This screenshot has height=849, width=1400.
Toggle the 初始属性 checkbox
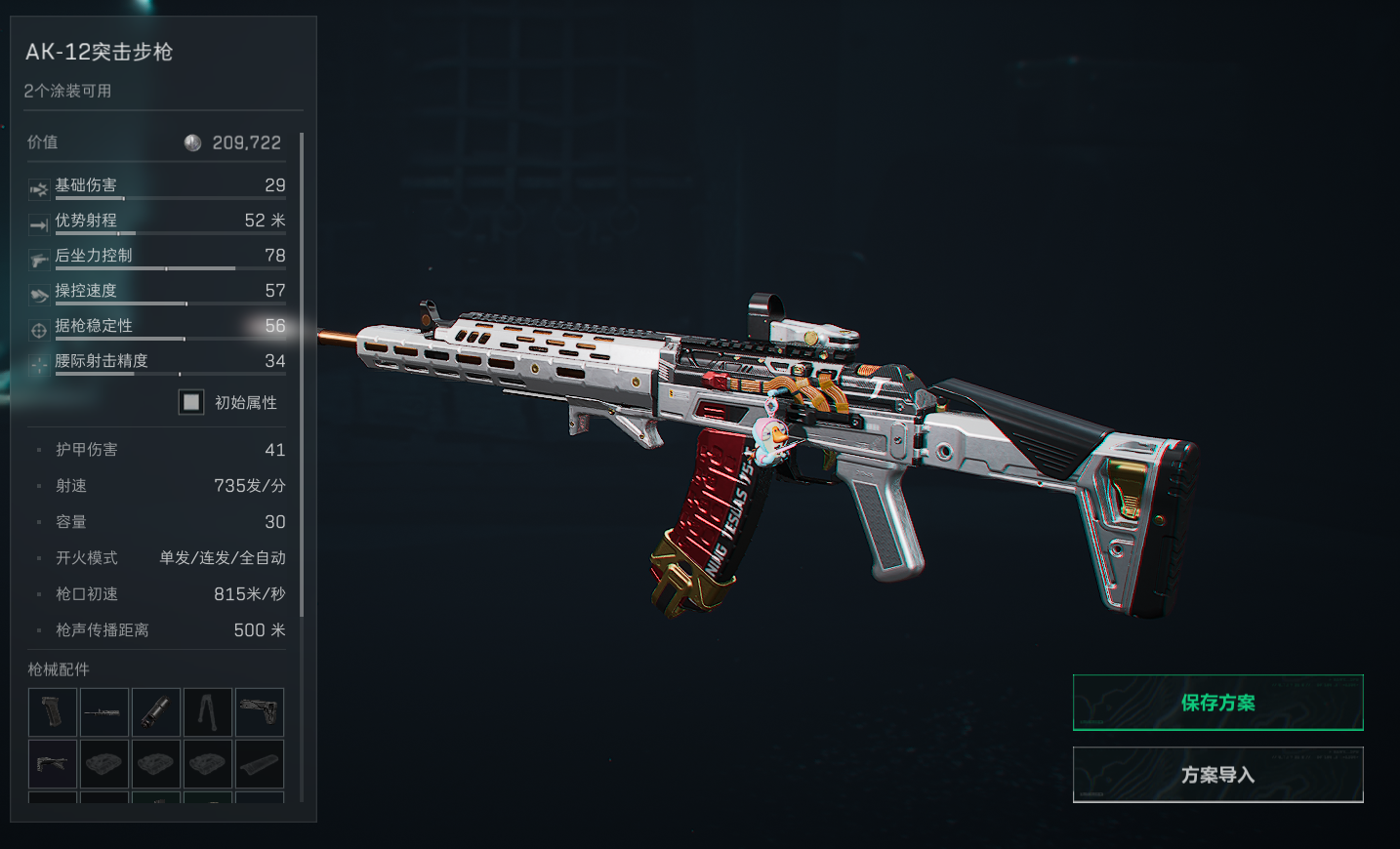(x=191, y=402)
